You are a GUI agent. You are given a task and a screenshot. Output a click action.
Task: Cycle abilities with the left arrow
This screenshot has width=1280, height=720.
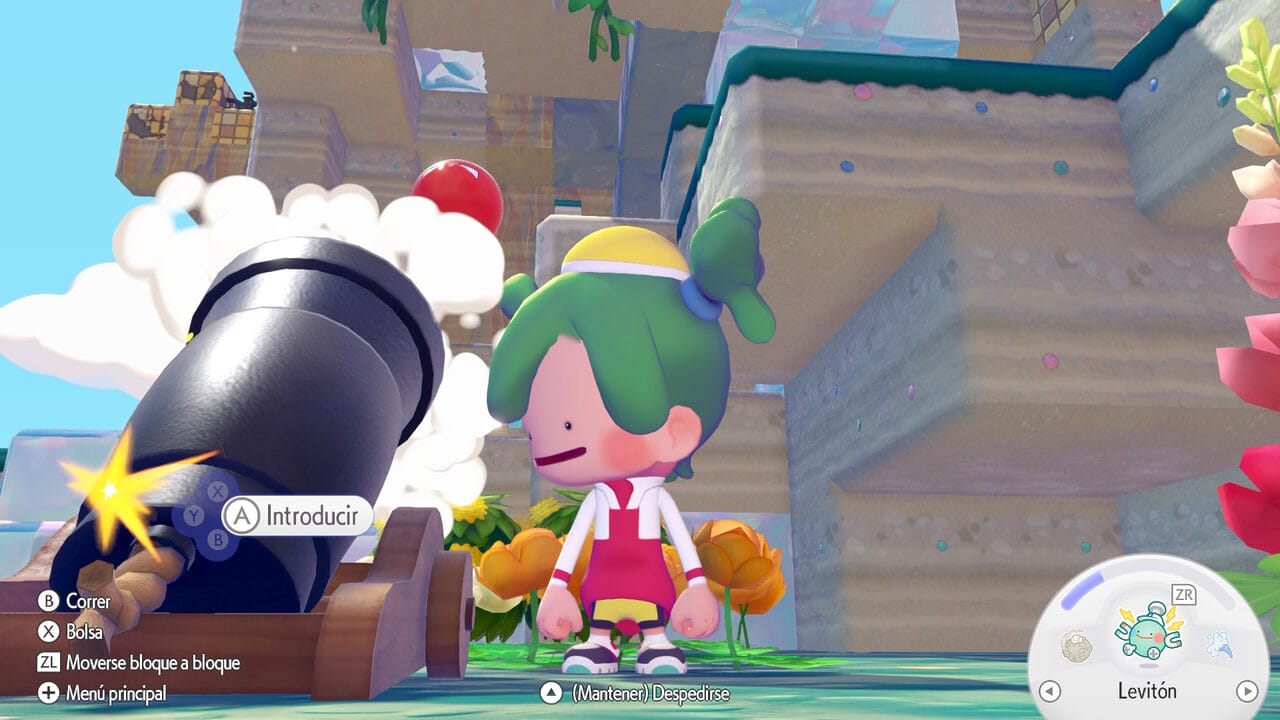[1049, 691]
